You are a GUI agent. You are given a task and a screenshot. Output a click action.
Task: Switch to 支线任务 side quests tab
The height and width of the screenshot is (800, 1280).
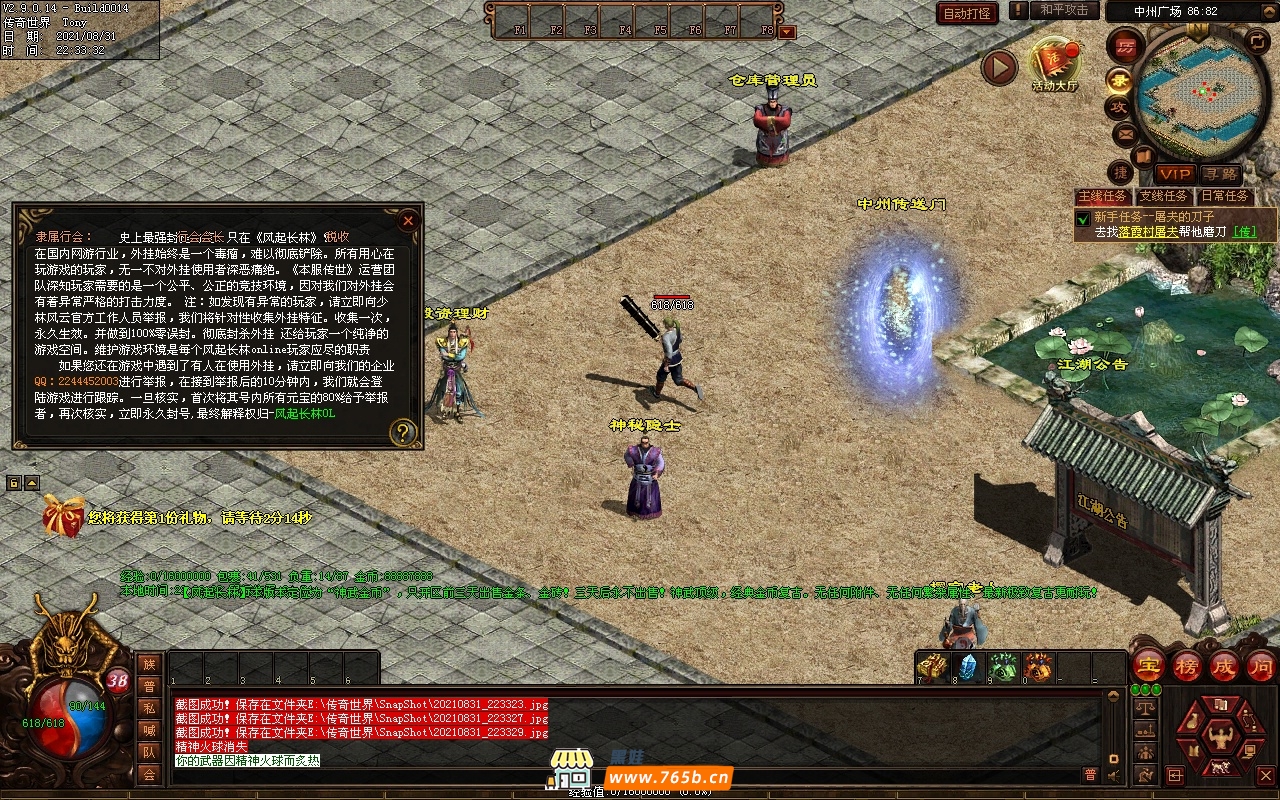pyautogui.click(x=1164, y=196)
